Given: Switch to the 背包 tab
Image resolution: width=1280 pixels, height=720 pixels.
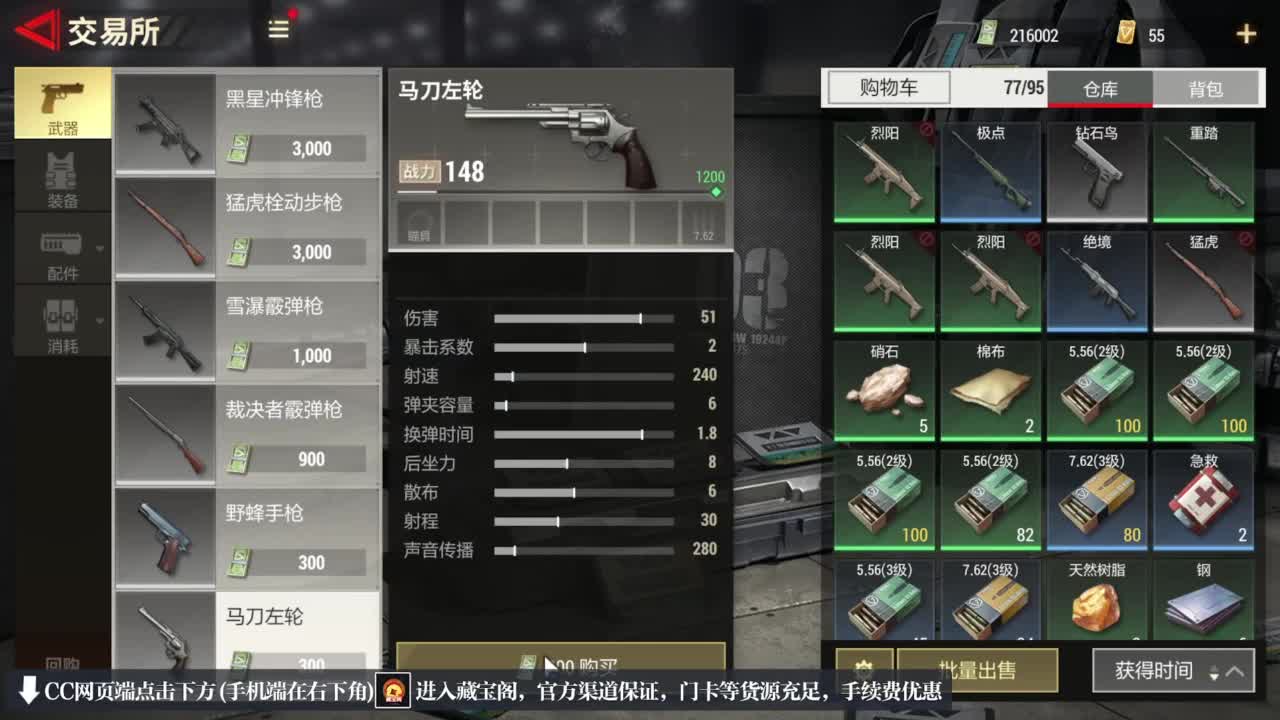Looking at the screenshot, I should 1206,88.
